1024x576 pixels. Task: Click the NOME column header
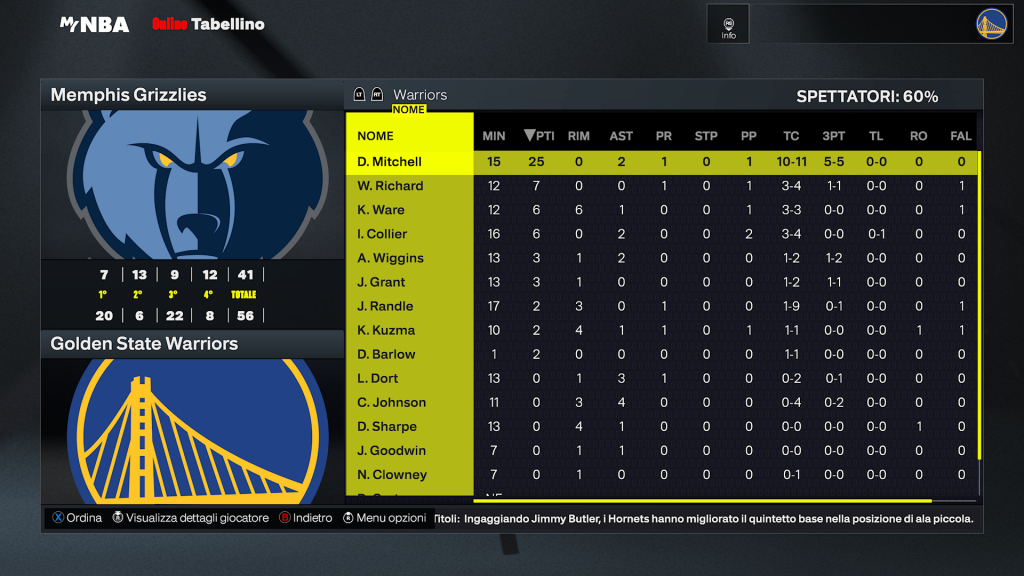[376, 136]
